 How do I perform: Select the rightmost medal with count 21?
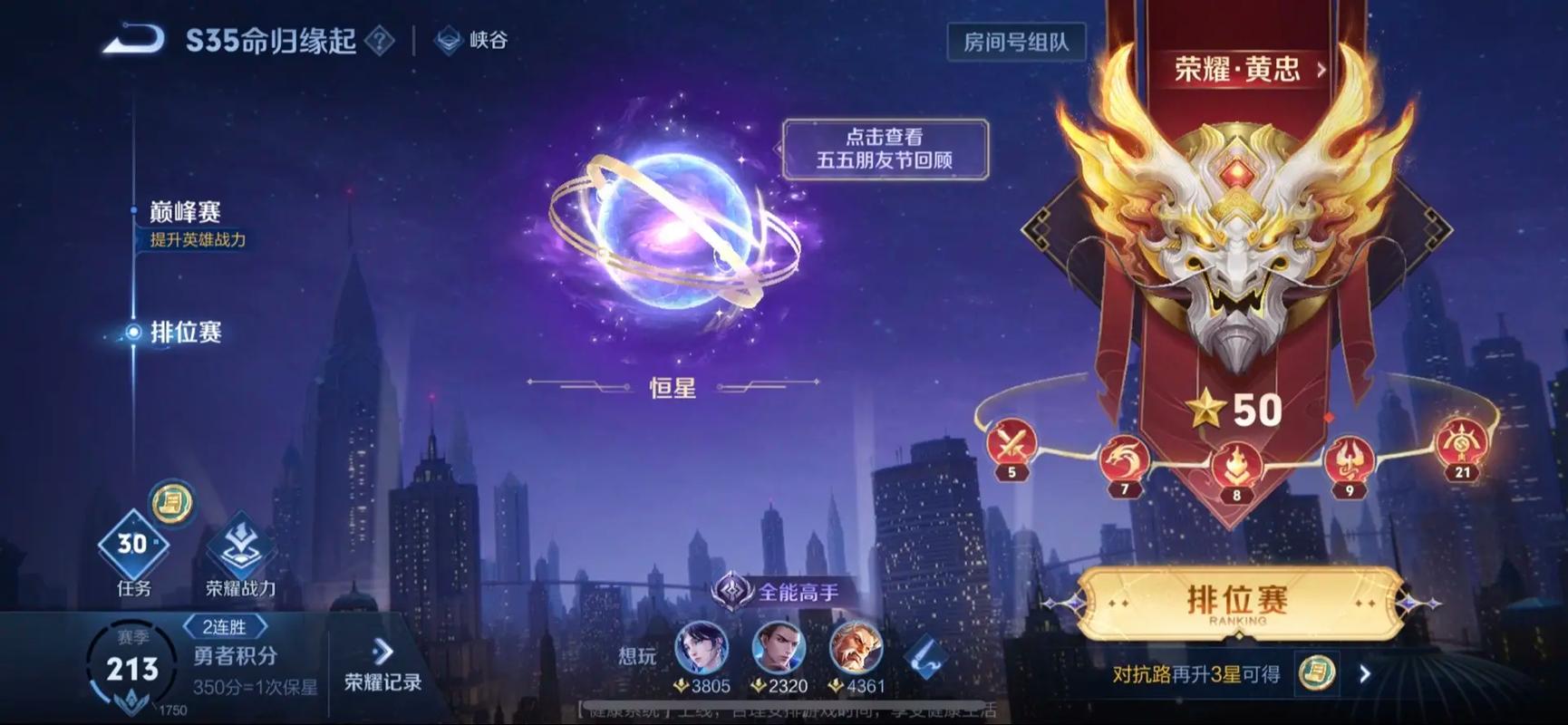coord(1461,445)
